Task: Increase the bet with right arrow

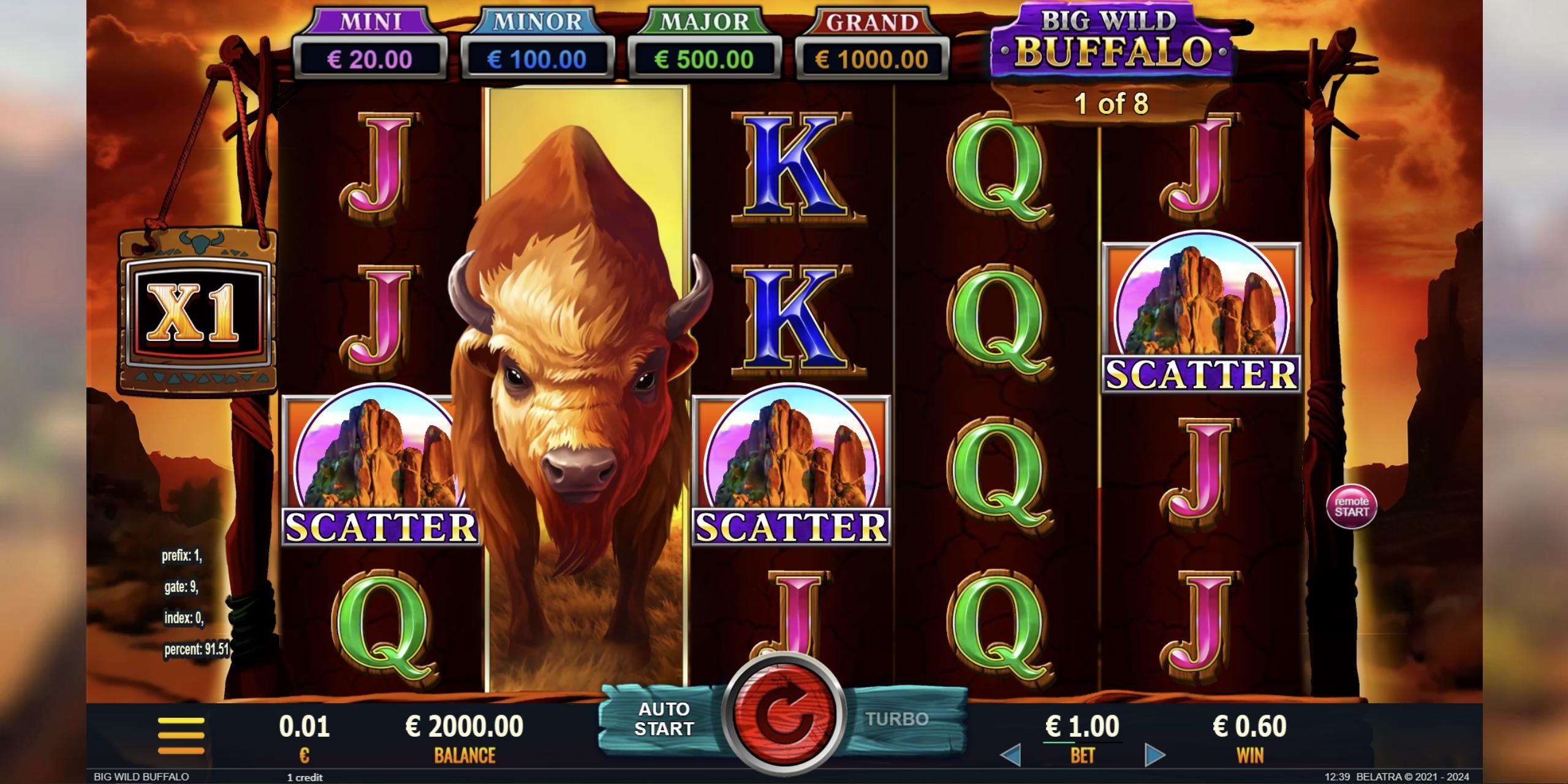Action: [1154, 756]
